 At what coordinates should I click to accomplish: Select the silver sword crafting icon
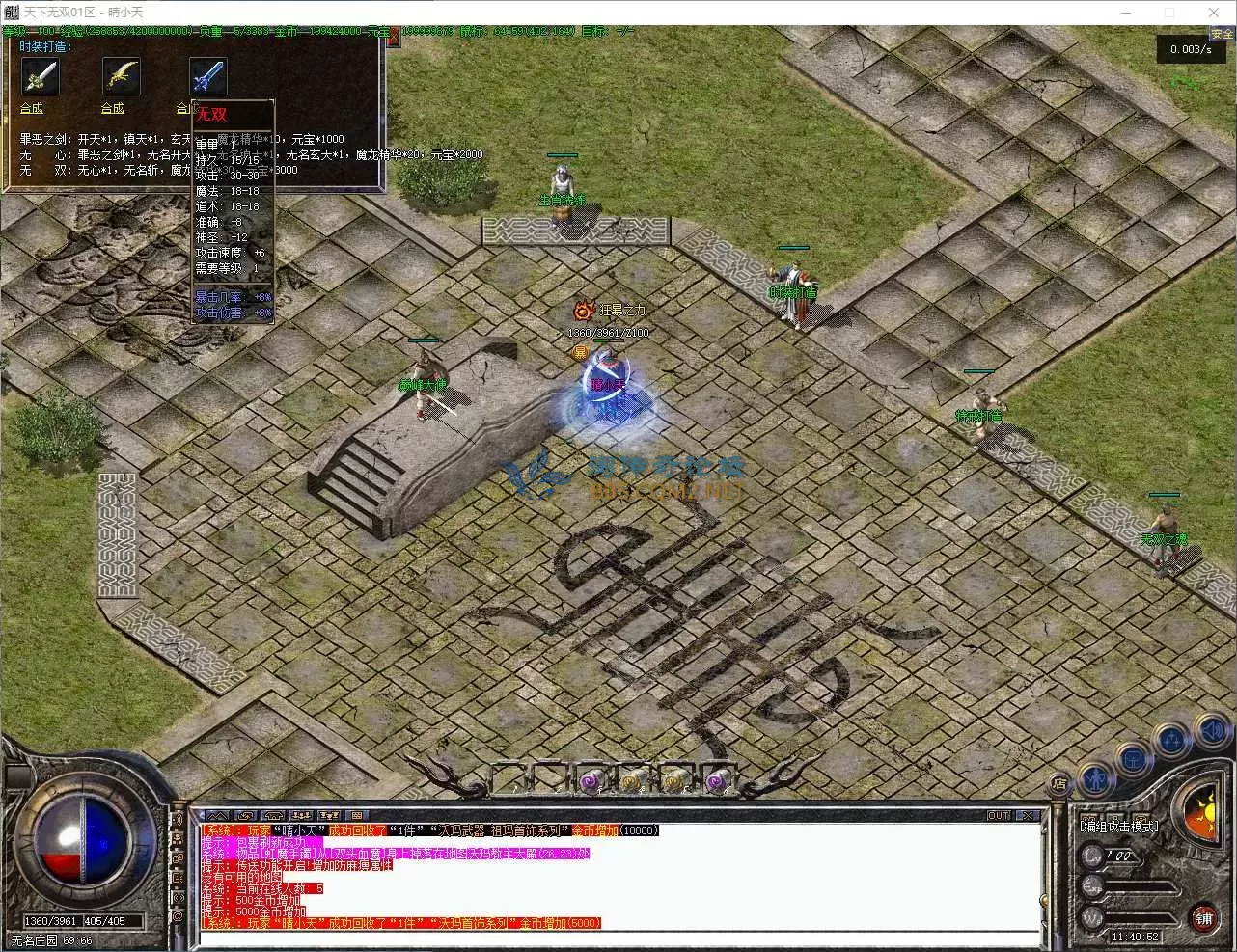[x=40, y=75]
